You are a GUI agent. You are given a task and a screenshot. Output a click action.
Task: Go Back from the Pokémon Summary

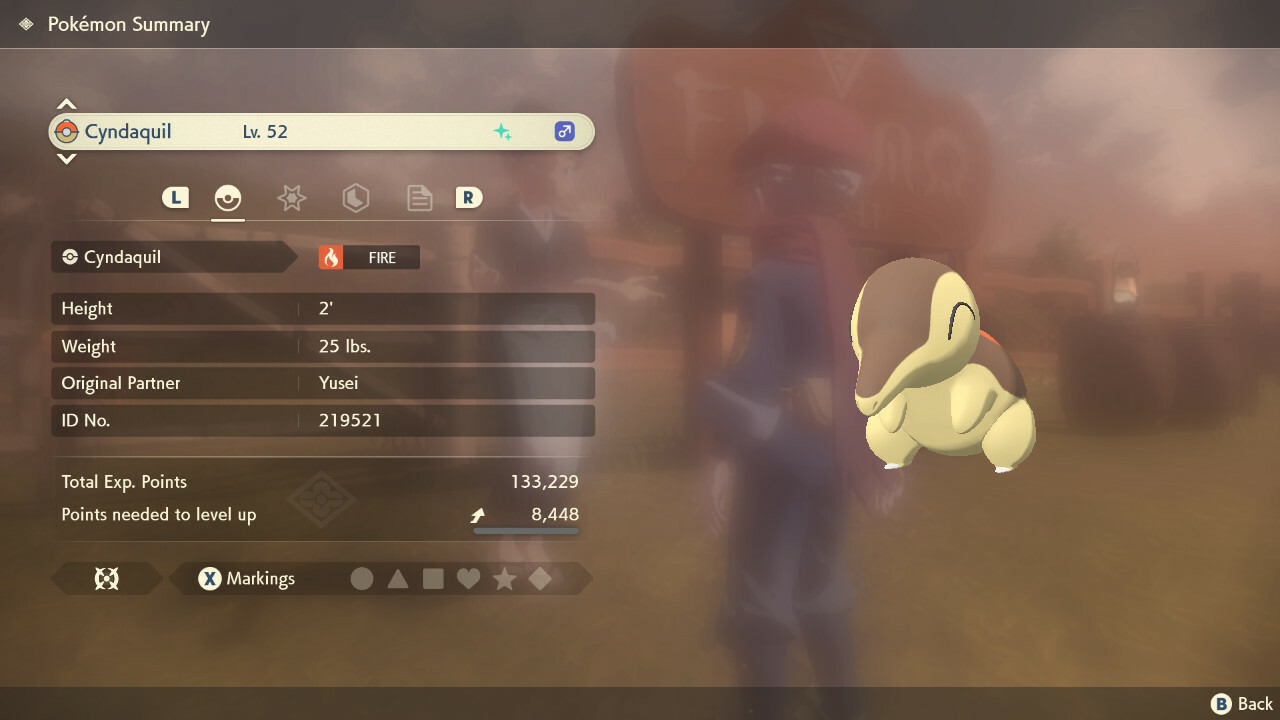pyautogui.click(x=1242, y=704)
